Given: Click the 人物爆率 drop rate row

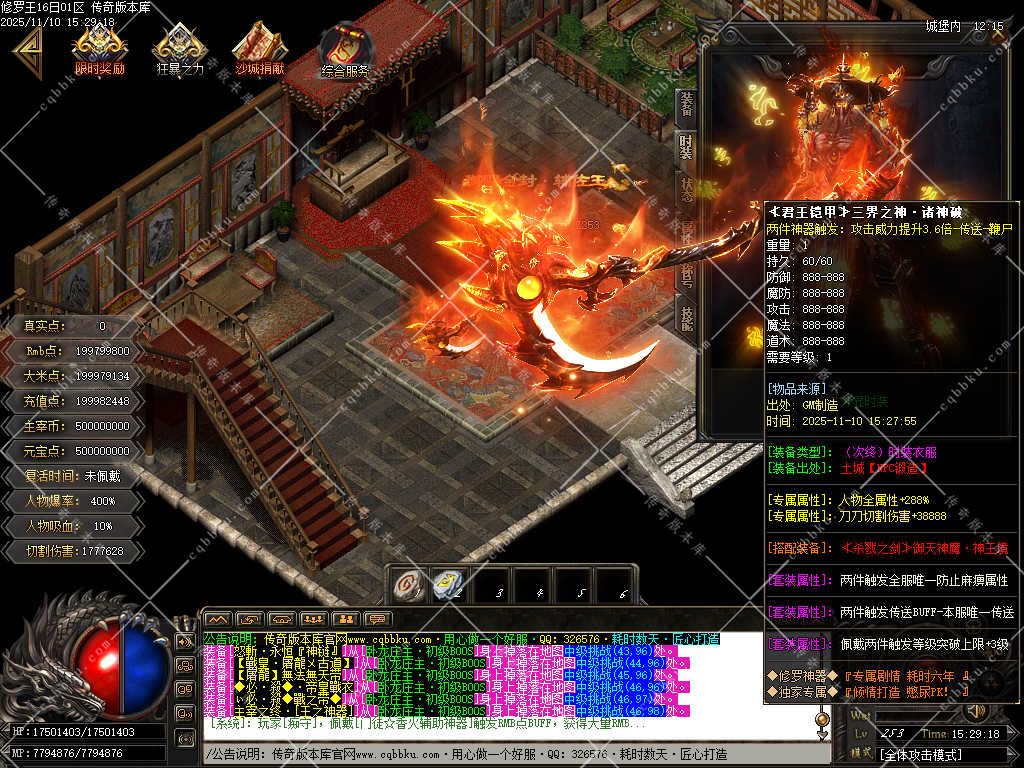Looking at the screenshot, I should 75,501.
